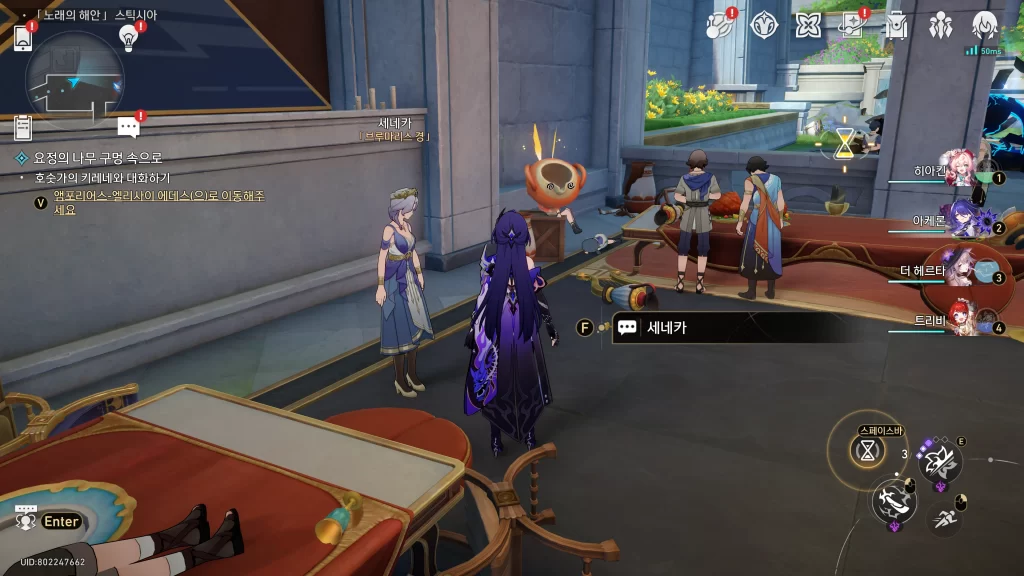Switch to party member 아케론

point(962,219)
